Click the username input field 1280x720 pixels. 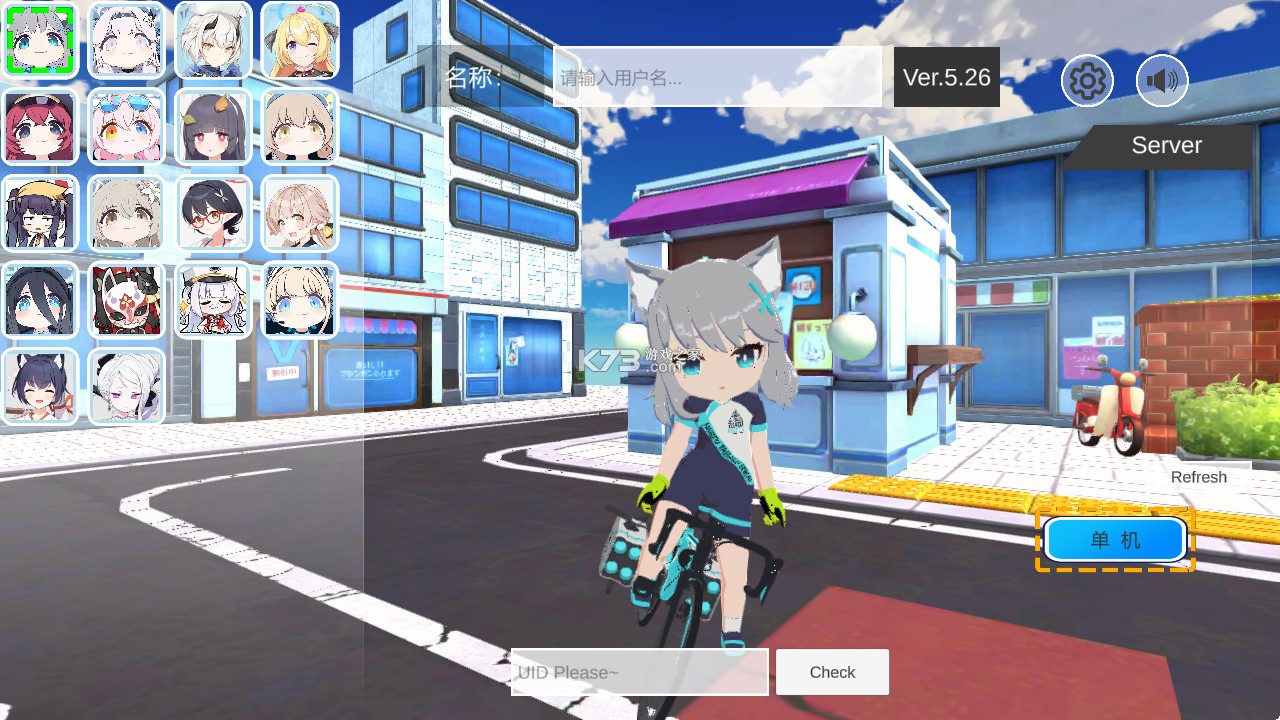click(x=716, y=78)
